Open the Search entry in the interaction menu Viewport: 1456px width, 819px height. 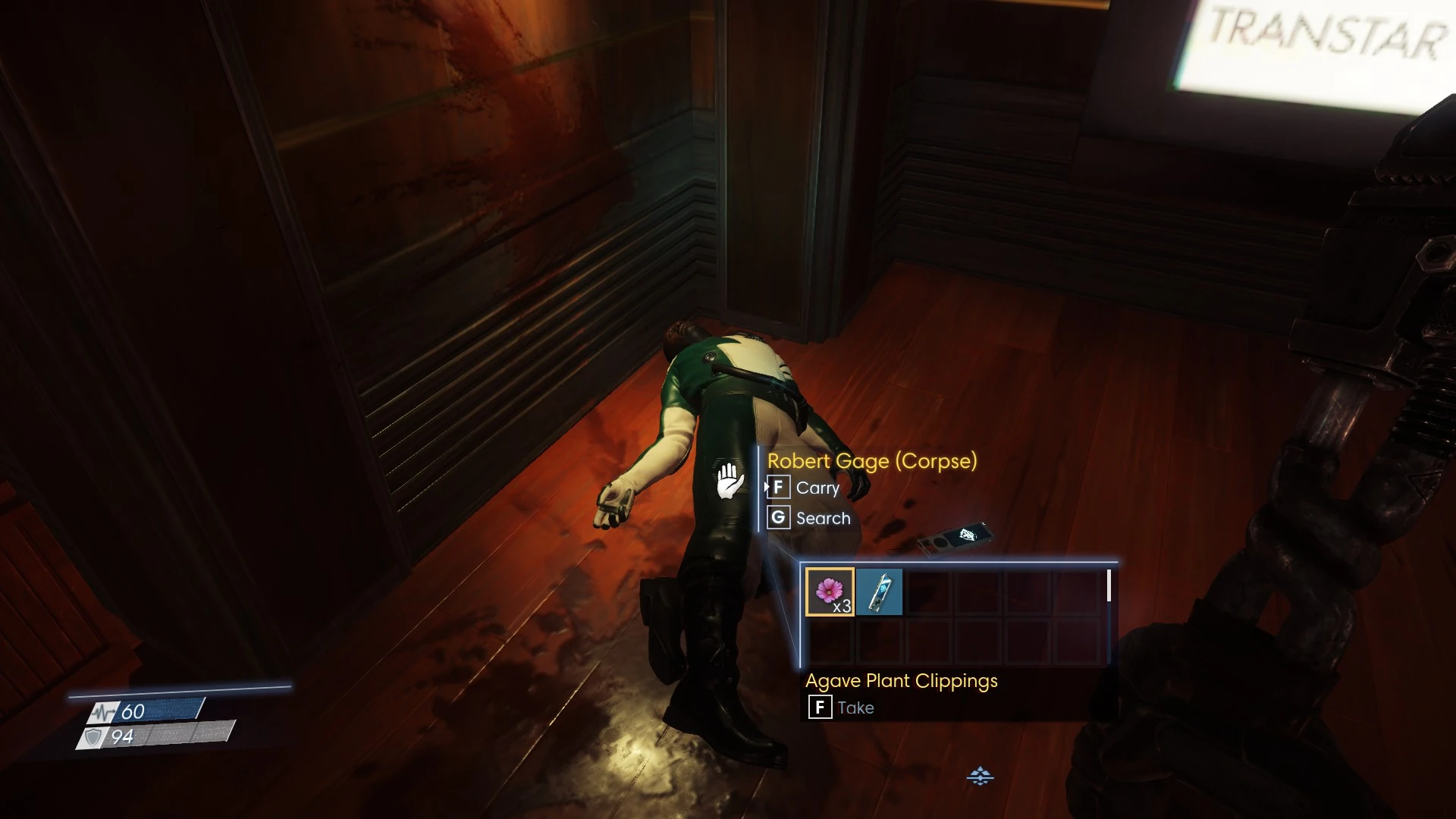(821, 518)
